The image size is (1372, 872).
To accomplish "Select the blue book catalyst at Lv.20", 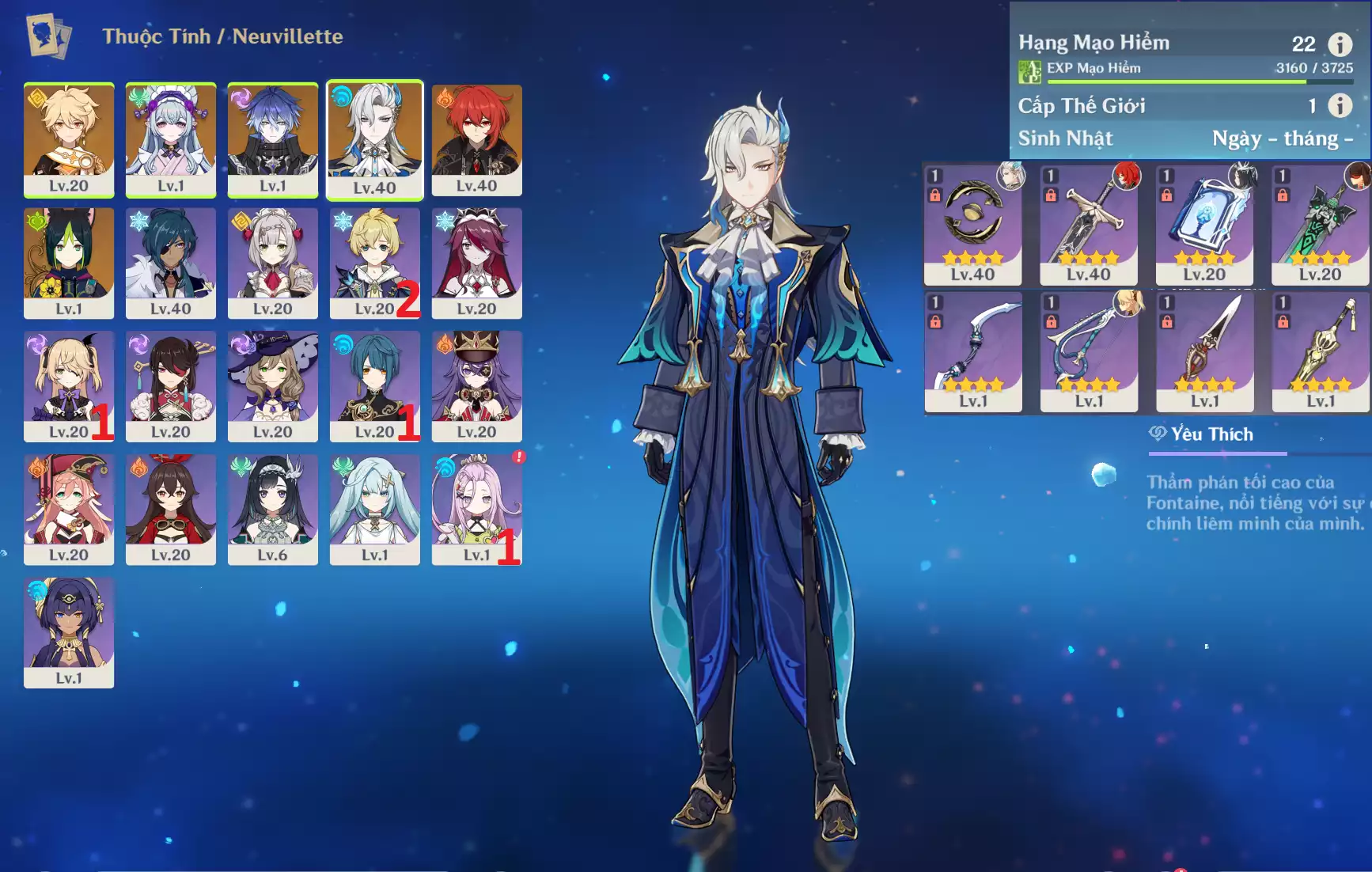I will click(1204, 225).
